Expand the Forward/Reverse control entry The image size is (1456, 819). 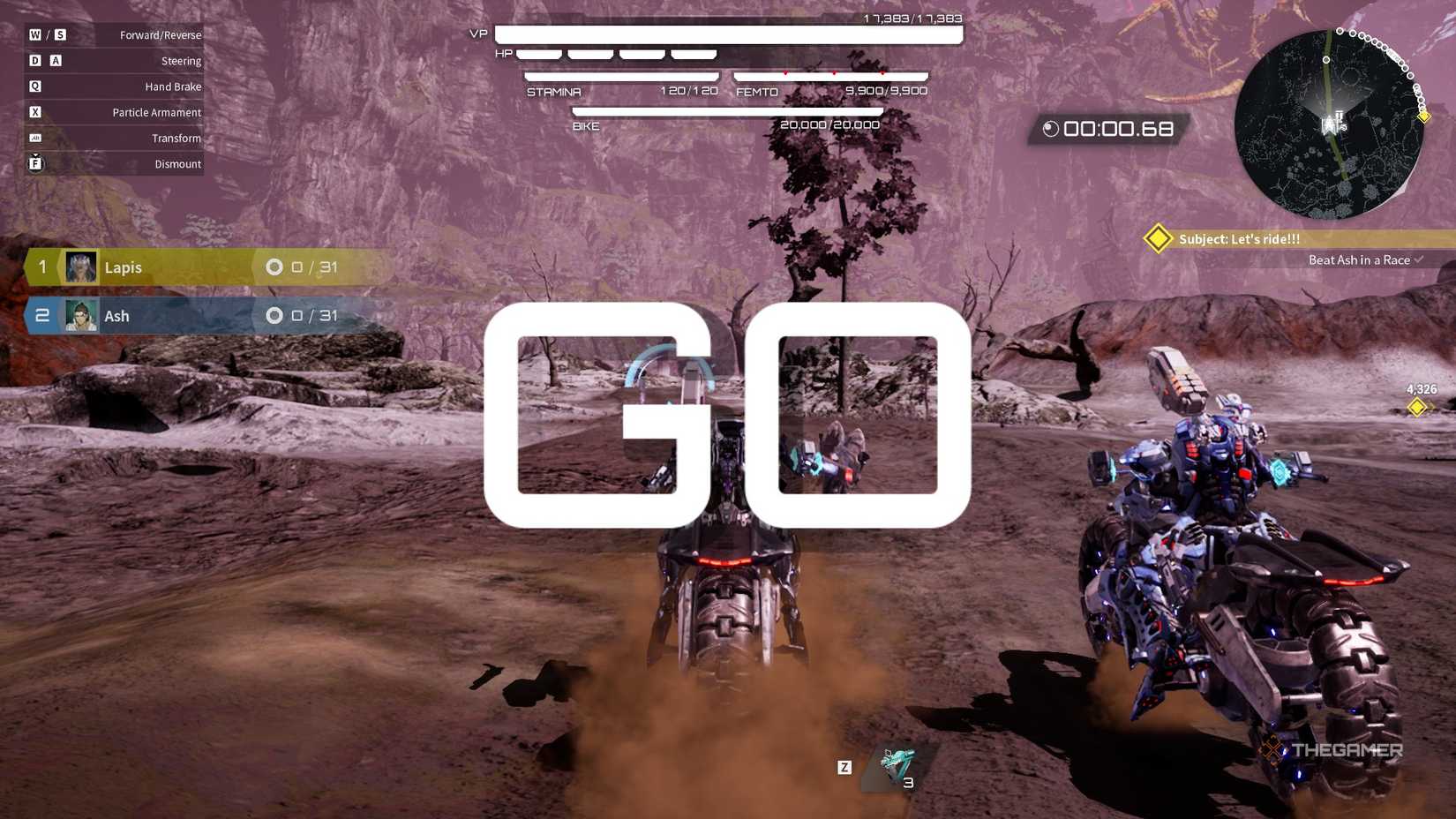159,34
